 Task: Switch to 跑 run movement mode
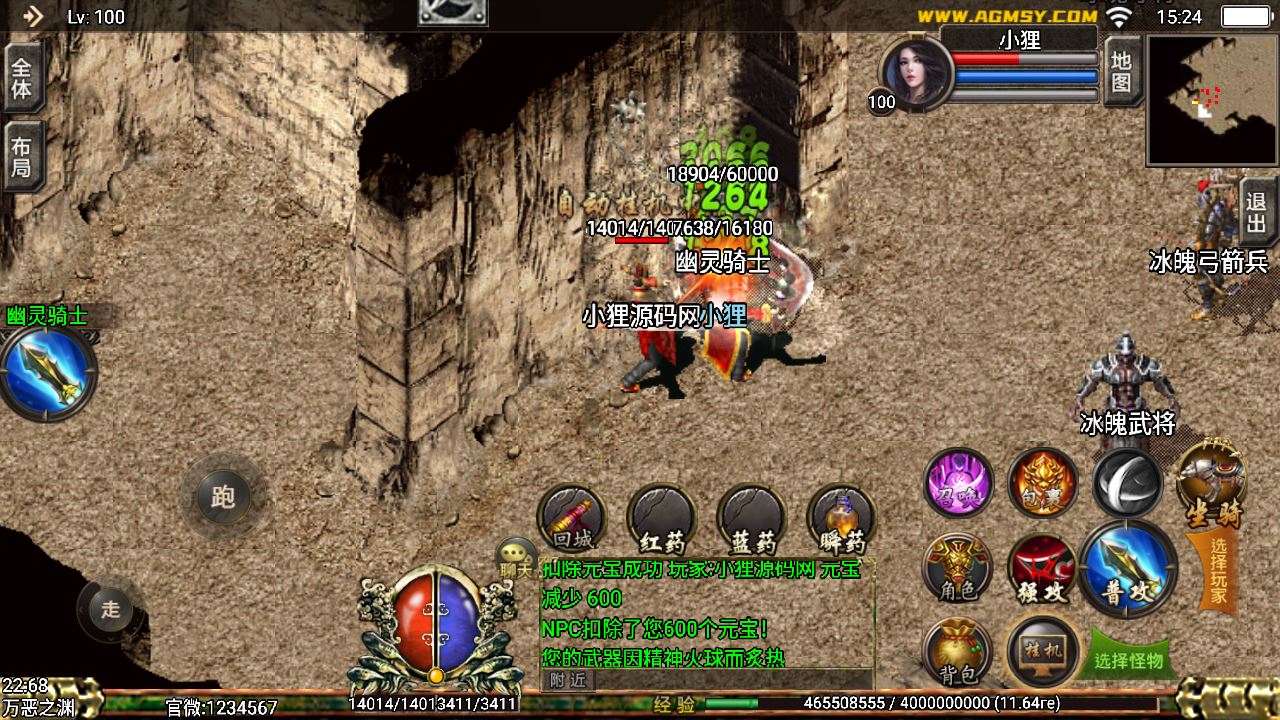(x=222, y=496)
